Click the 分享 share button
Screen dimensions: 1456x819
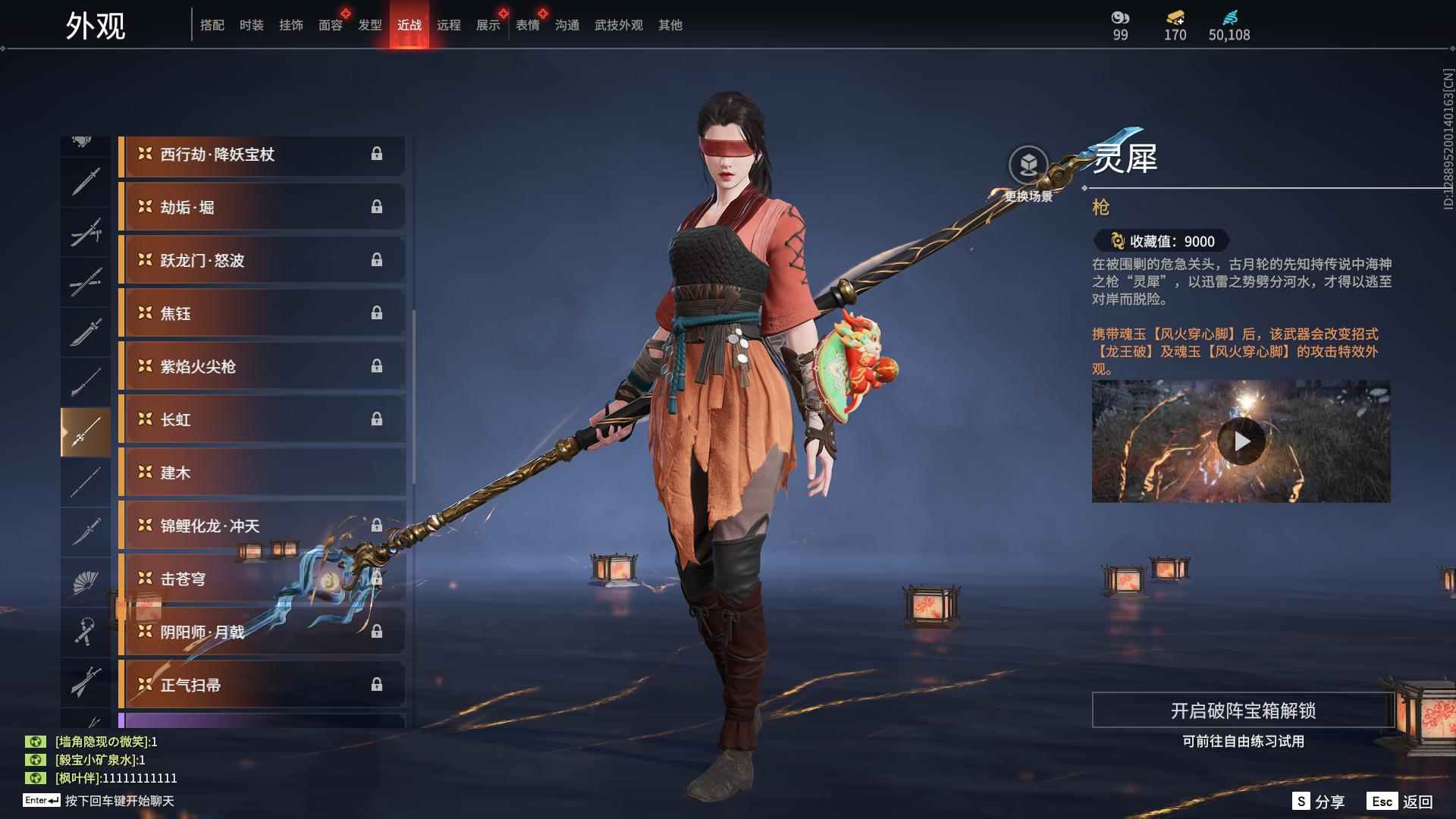coord(1319,802)
